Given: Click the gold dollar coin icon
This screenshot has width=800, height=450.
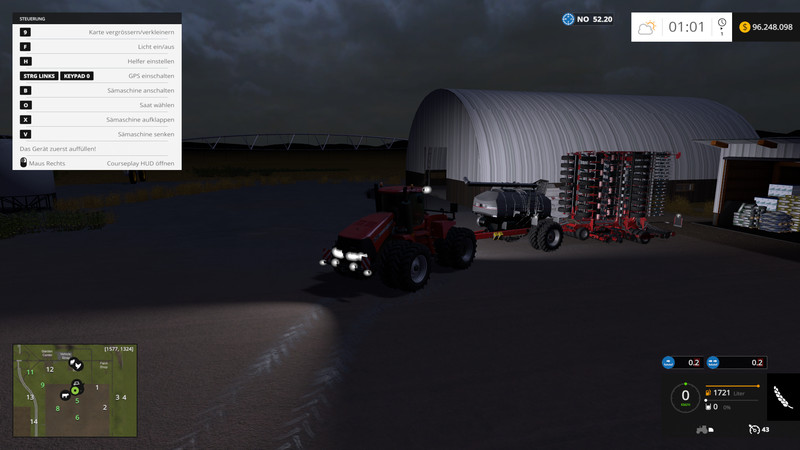Looking at the screenshot, I should [746, 27].
